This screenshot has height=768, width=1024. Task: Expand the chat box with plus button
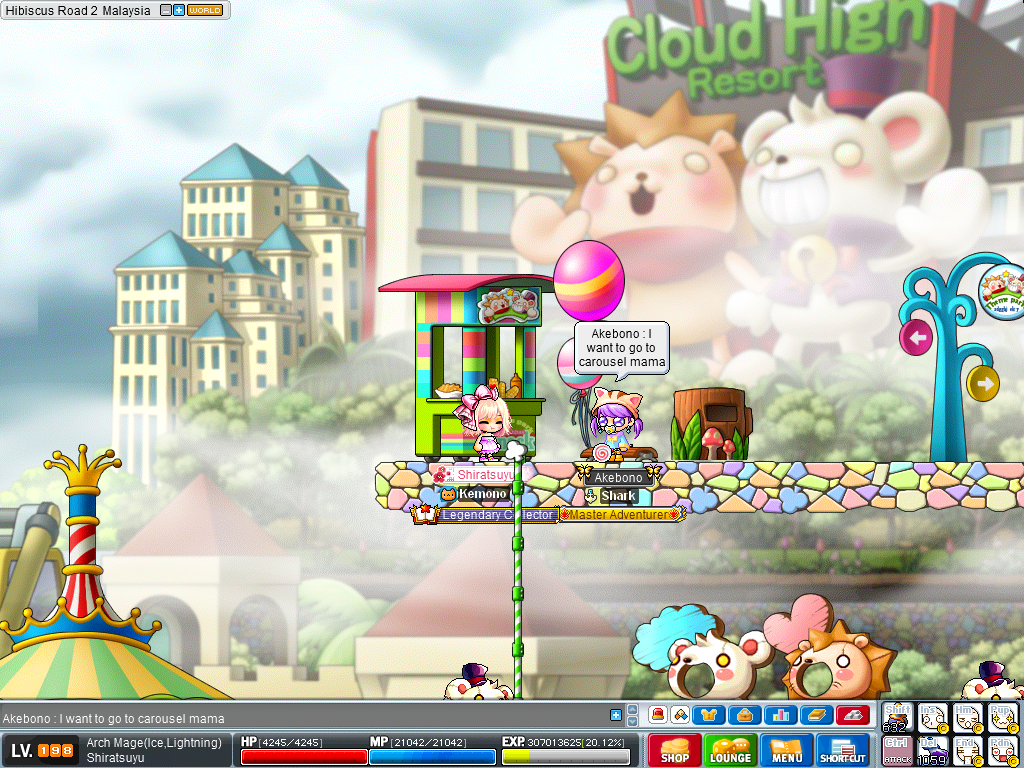(x=616, y=714)
